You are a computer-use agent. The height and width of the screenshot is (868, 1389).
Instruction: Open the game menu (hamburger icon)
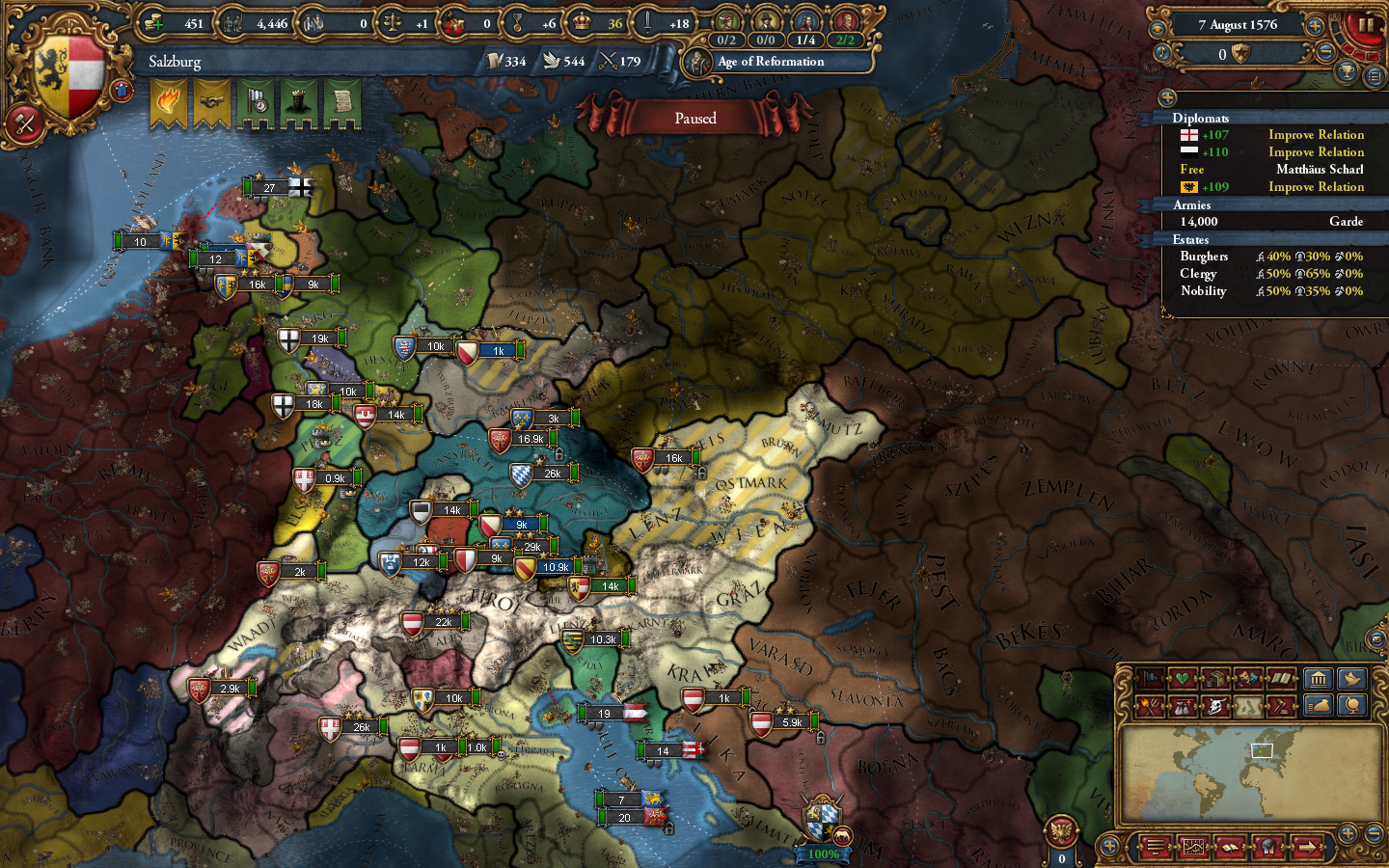(1155, 847)
